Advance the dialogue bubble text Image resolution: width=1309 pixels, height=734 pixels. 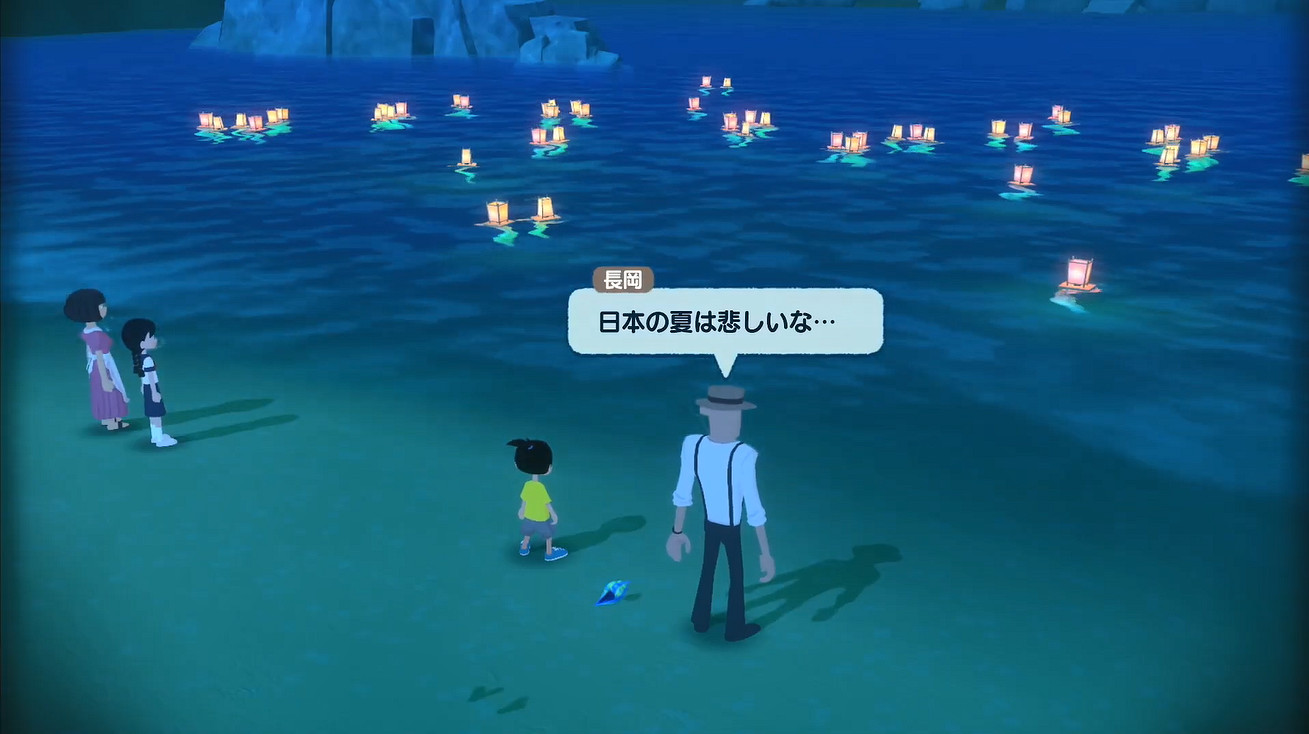[x=725, y=322]
